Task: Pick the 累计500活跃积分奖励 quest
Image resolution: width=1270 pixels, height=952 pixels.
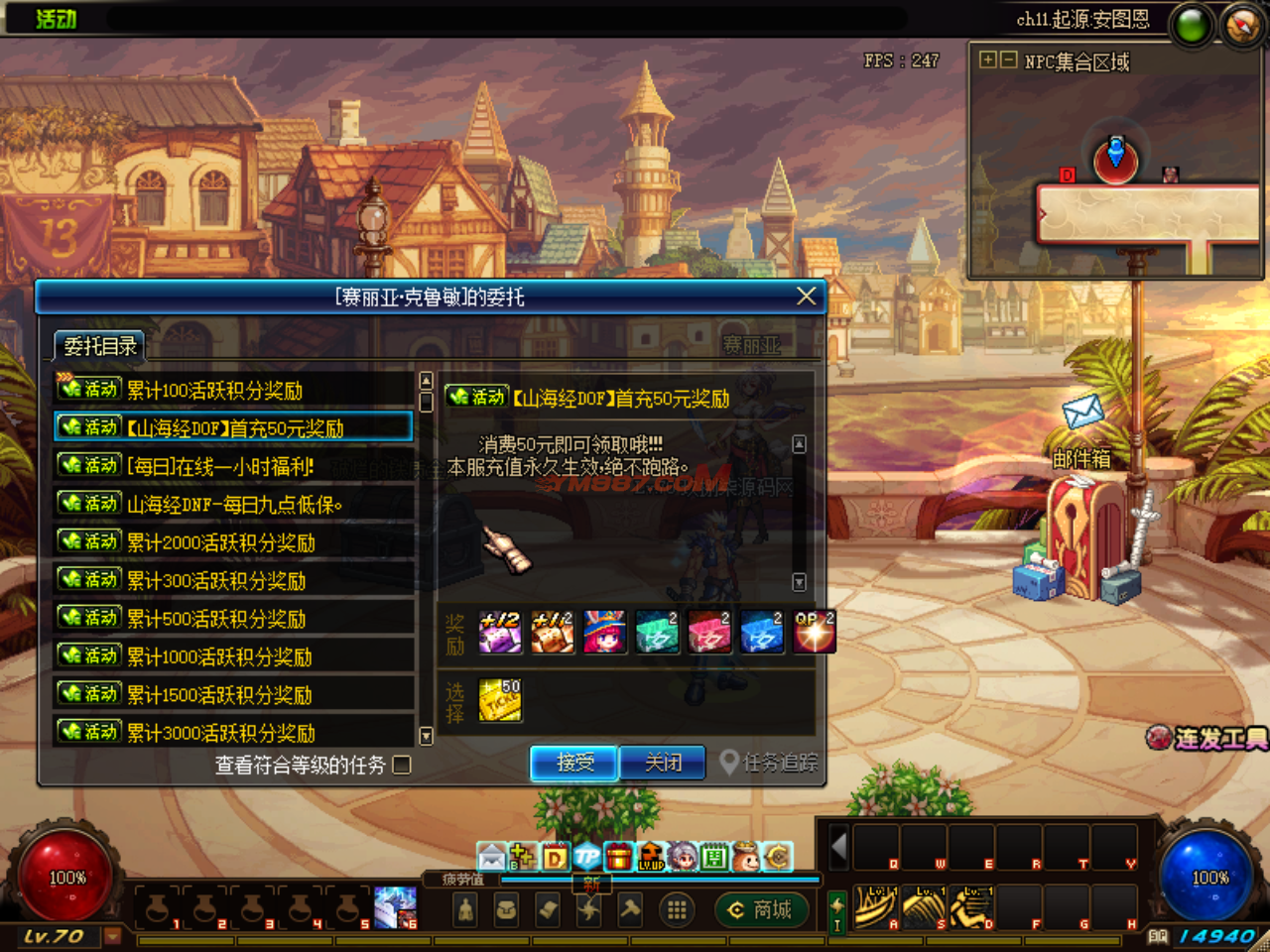Action: click(x=233, y=618)
